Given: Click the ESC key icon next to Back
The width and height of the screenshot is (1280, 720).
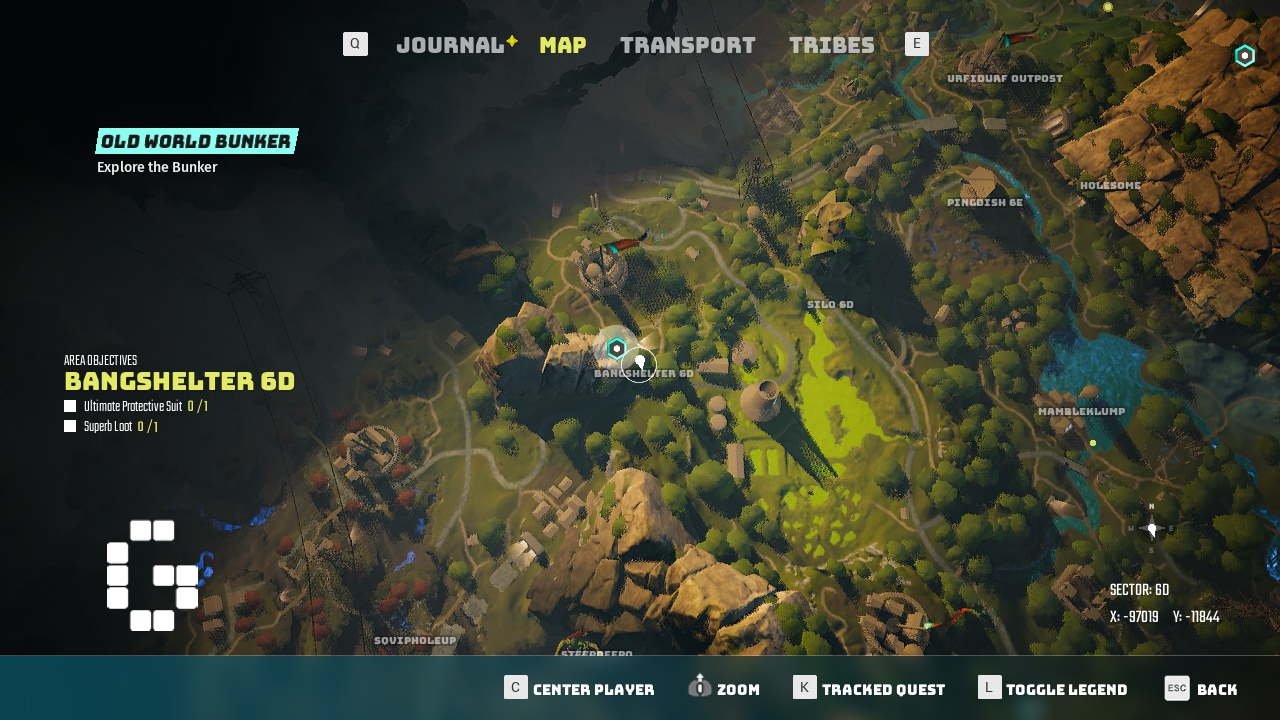Looking at the screenshot, I should click(x=1175, y=688).
